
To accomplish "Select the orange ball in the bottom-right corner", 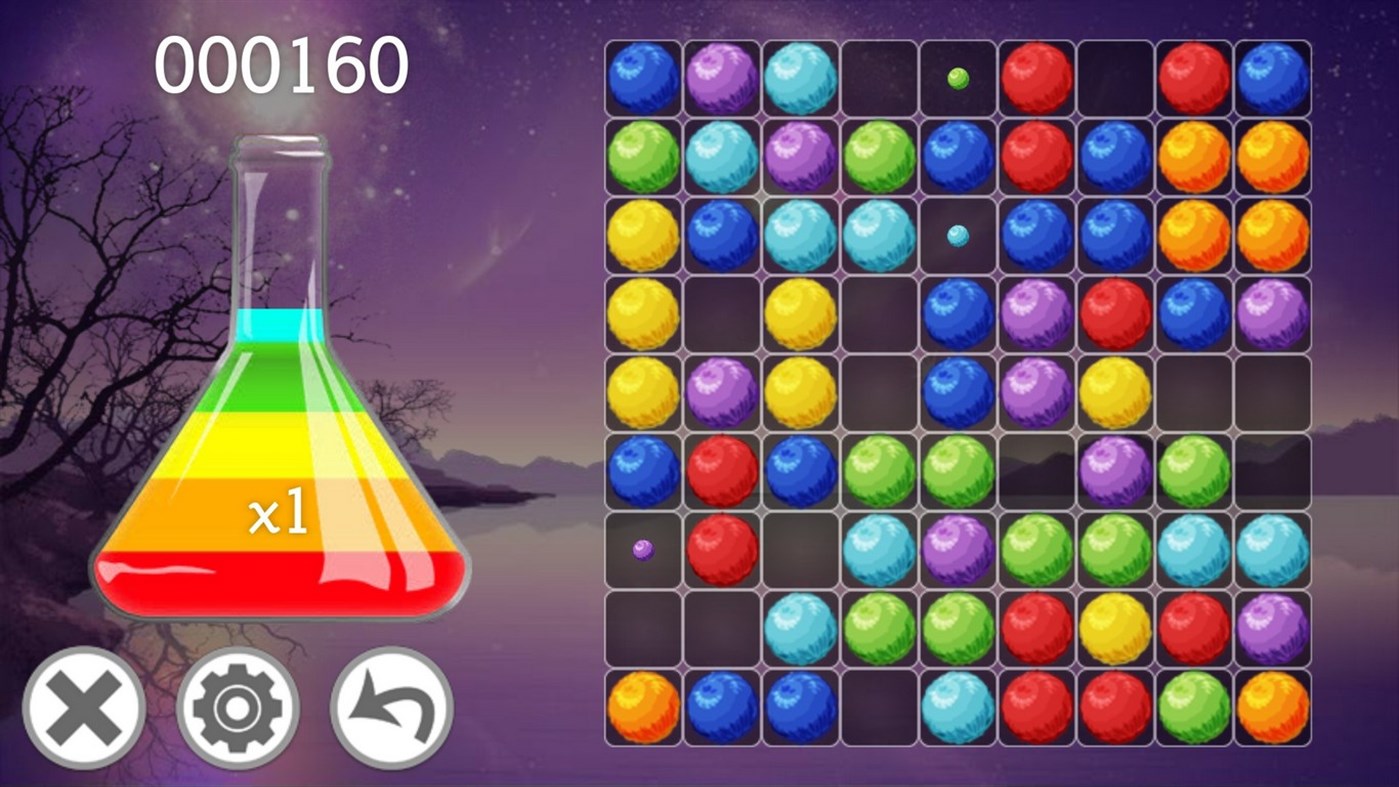I will click(1274, 705).
